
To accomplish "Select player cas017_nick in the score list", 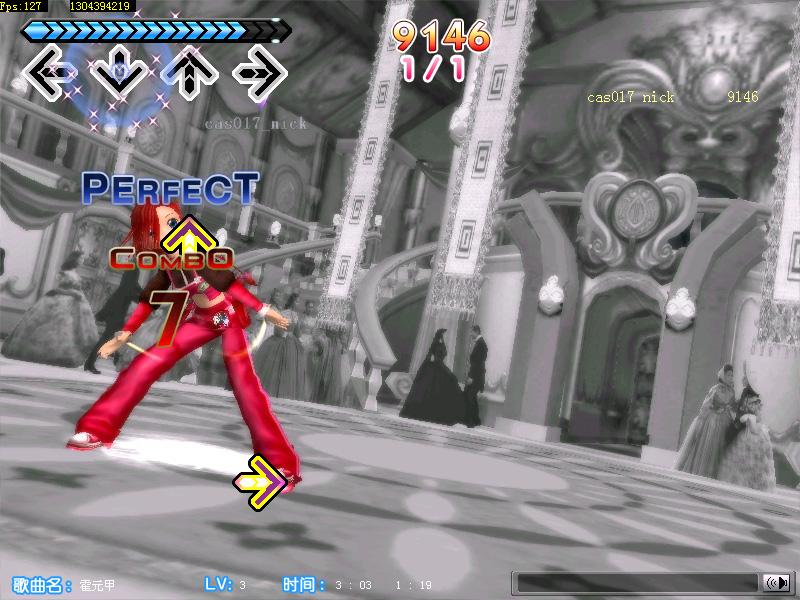I will [630, 97].
